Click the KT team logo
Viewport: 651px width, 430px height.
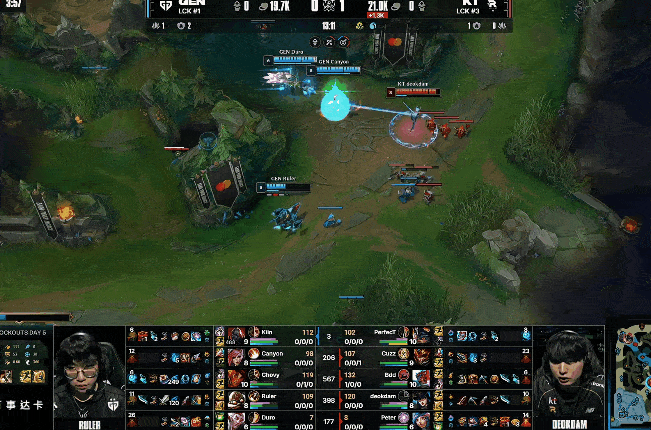[491, 6]
